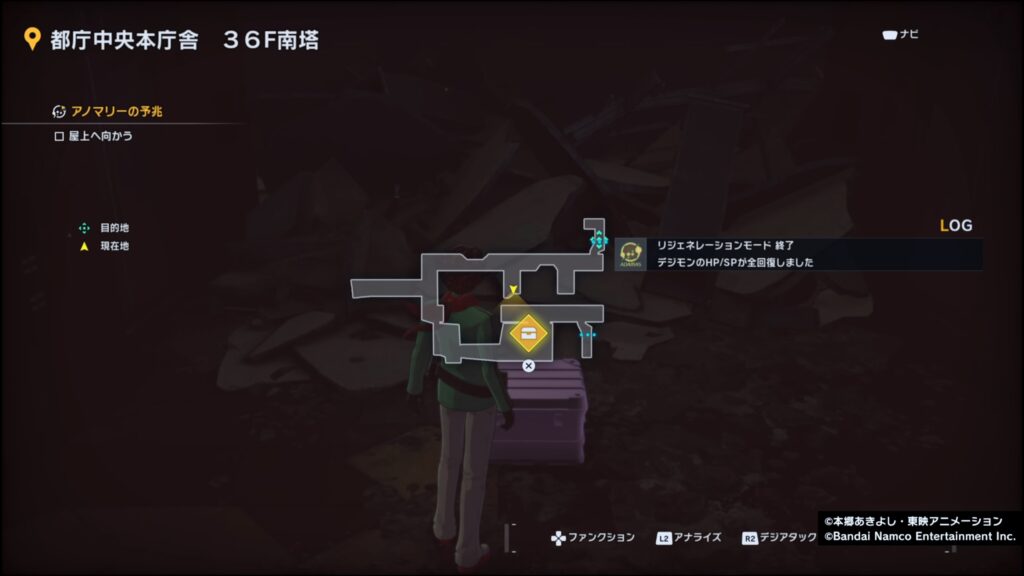
Task: Click the teal destination marker on the map
Action: (x=598, y=240)
